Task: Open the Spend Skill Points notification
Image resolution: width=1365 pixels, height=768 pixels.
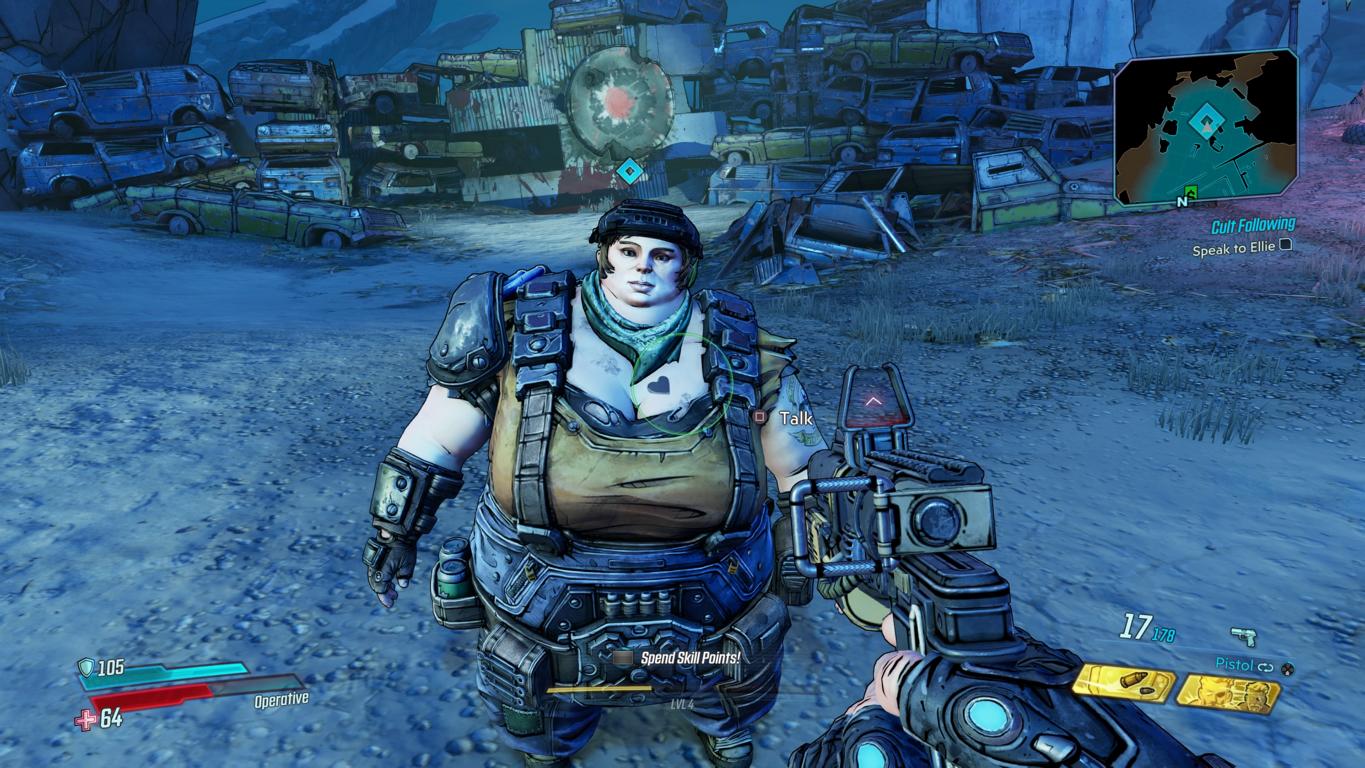Action: pos(689,659)
